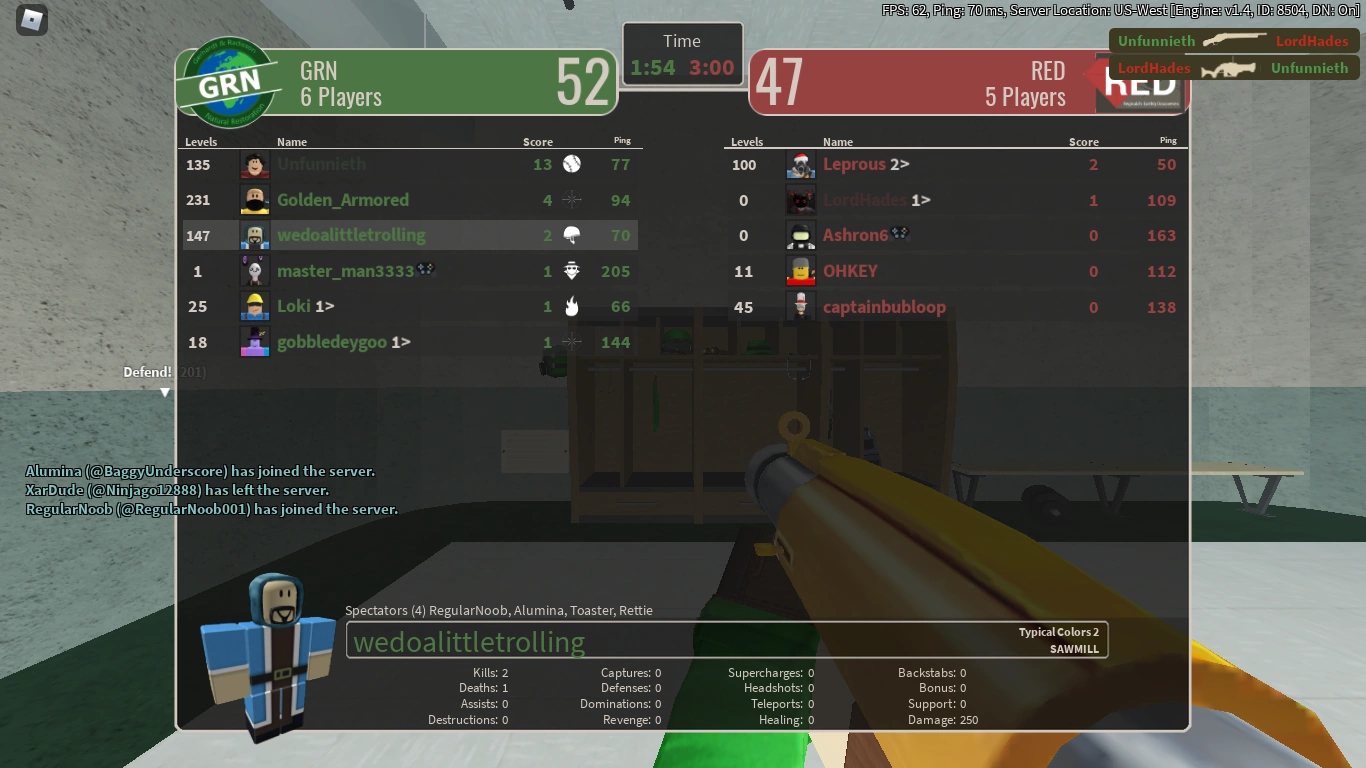Select the baseball class icon beside Unfunnieth

pyautogui.click(x=572, y=164)
